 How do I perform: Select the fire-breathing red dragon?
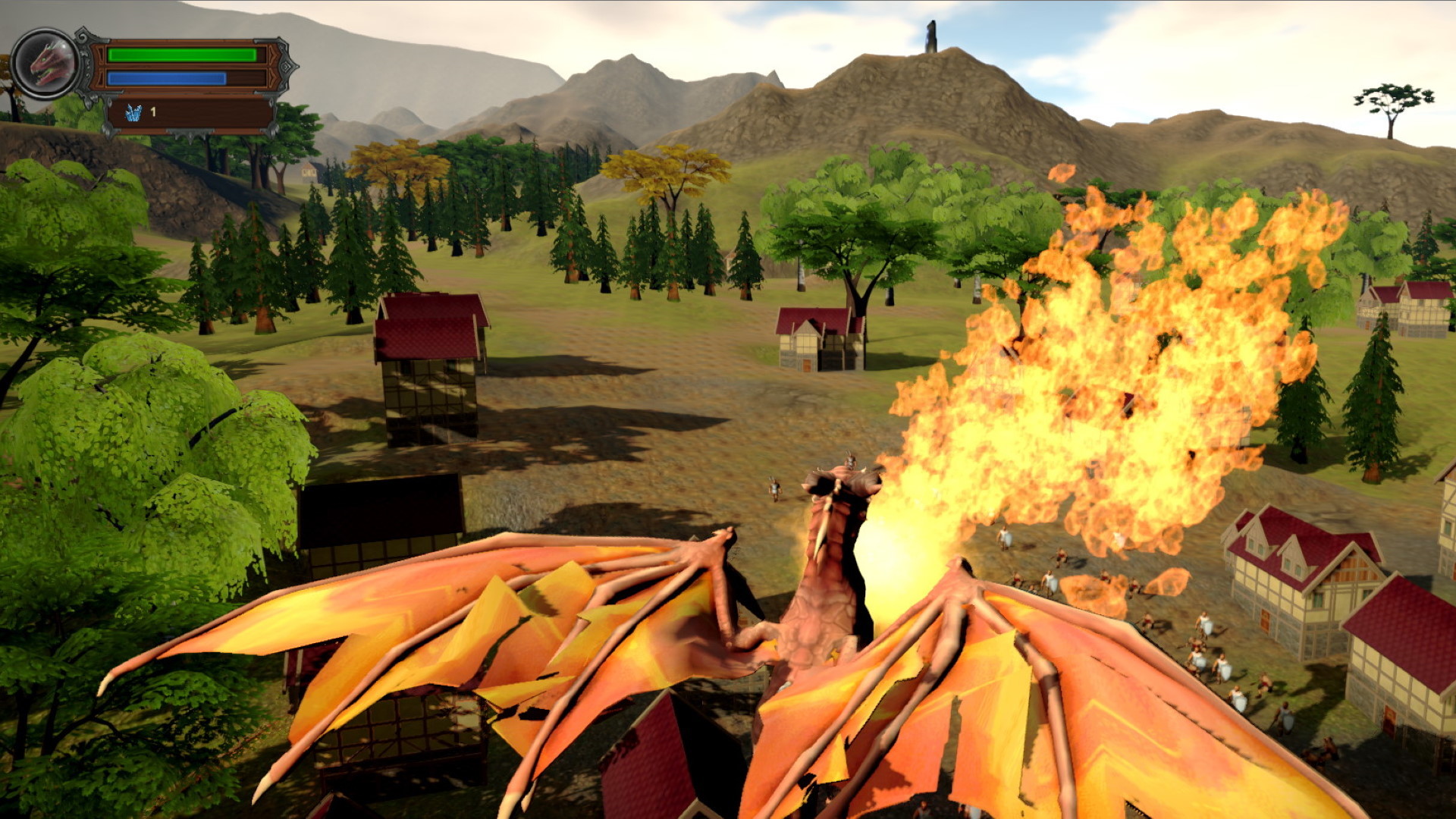point(827,591)
